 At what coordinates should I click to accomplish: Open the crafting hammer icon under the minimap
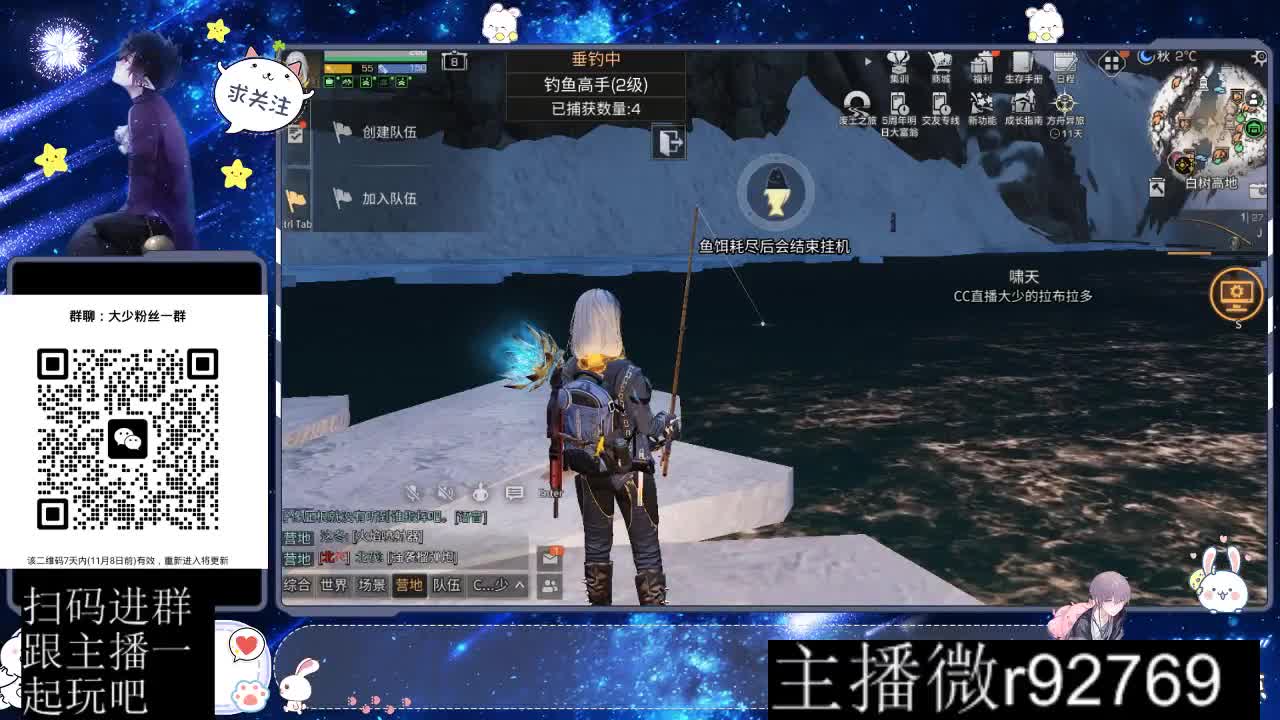point(1157,188)
